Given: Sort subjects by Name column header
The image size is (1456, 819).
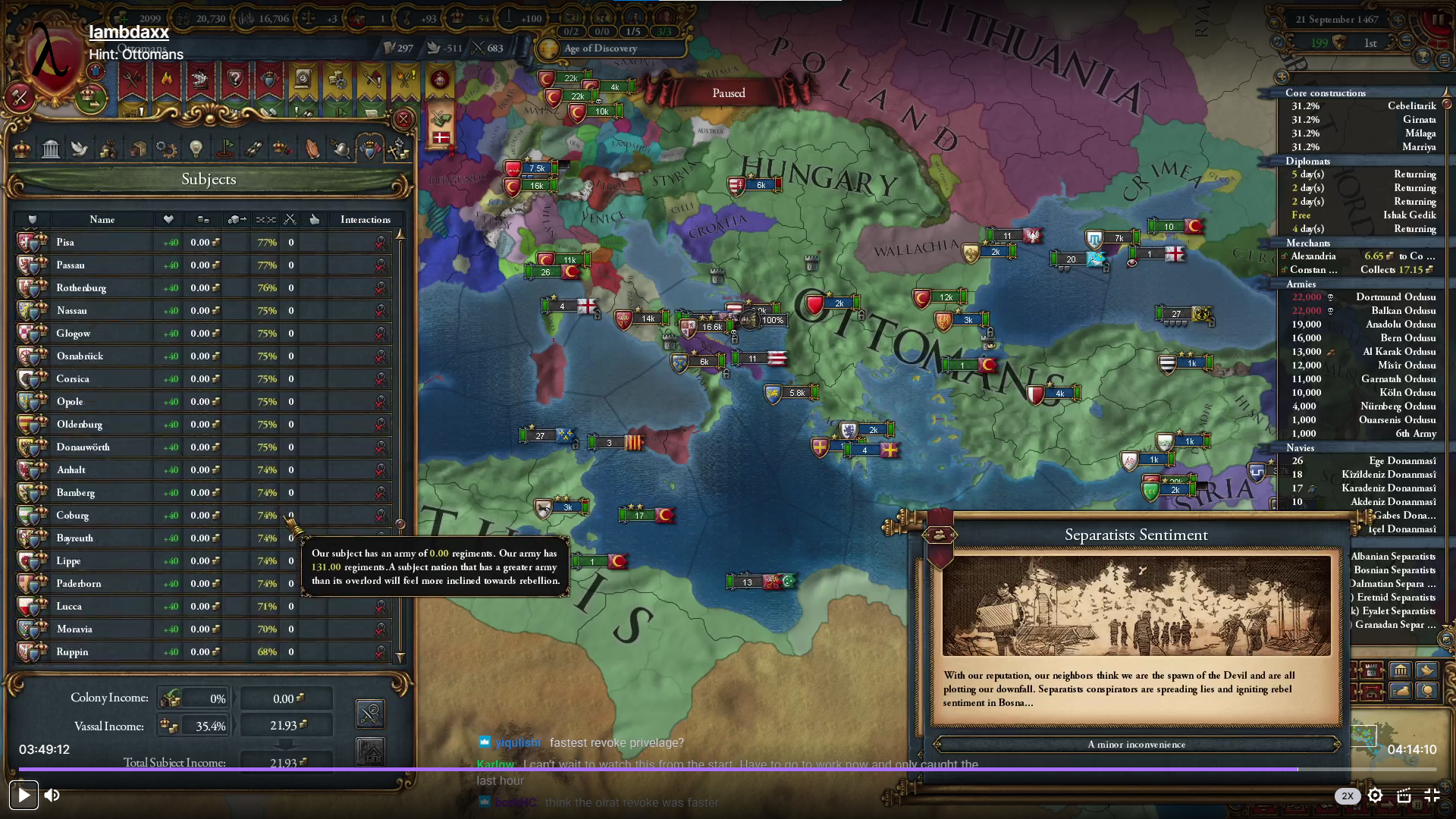Looking at the screenshot, I should coord(102,220).
